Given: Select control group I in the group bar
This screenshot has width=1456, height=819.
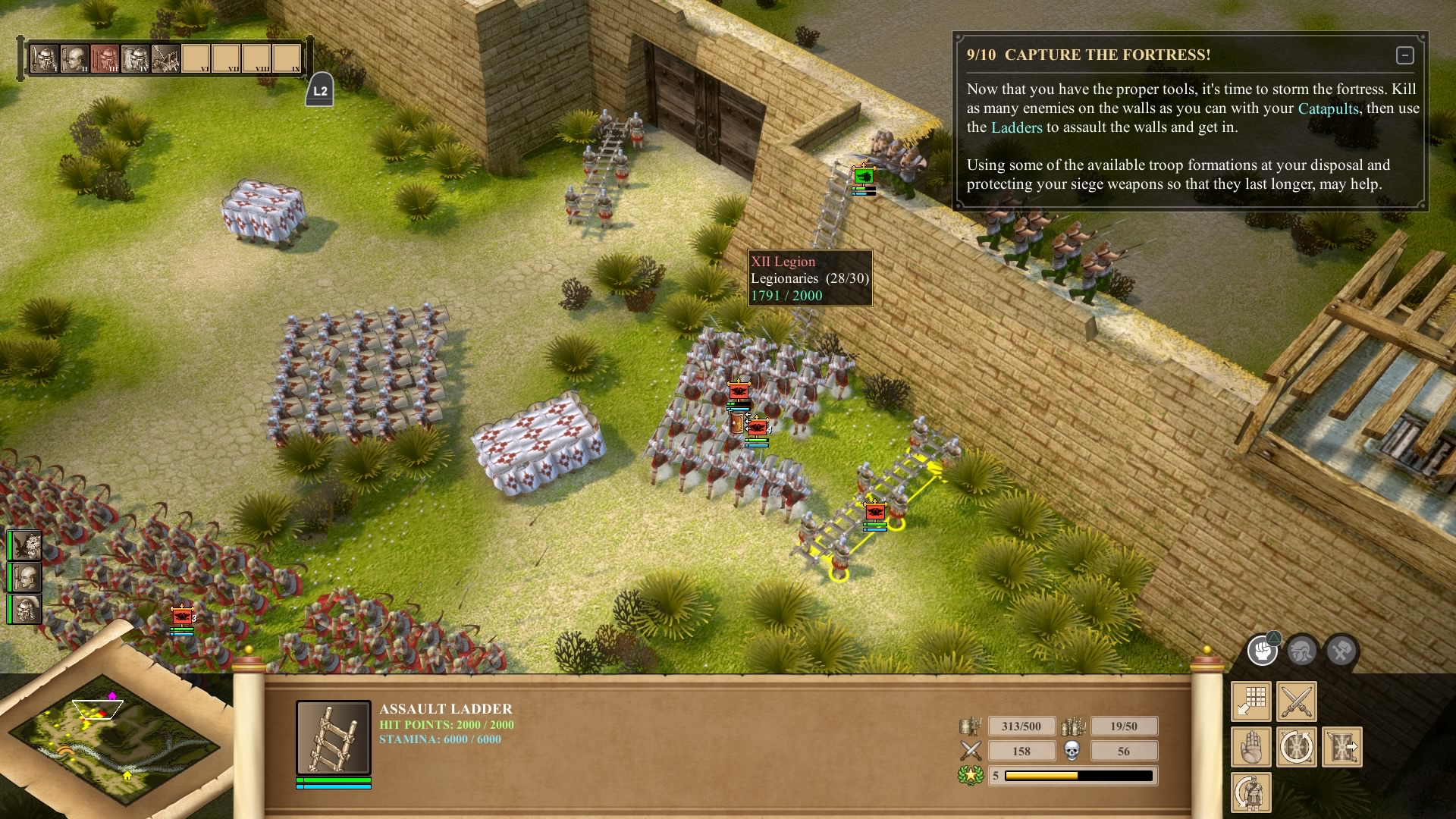Looking at the screenshot, I should coord(44,58).
